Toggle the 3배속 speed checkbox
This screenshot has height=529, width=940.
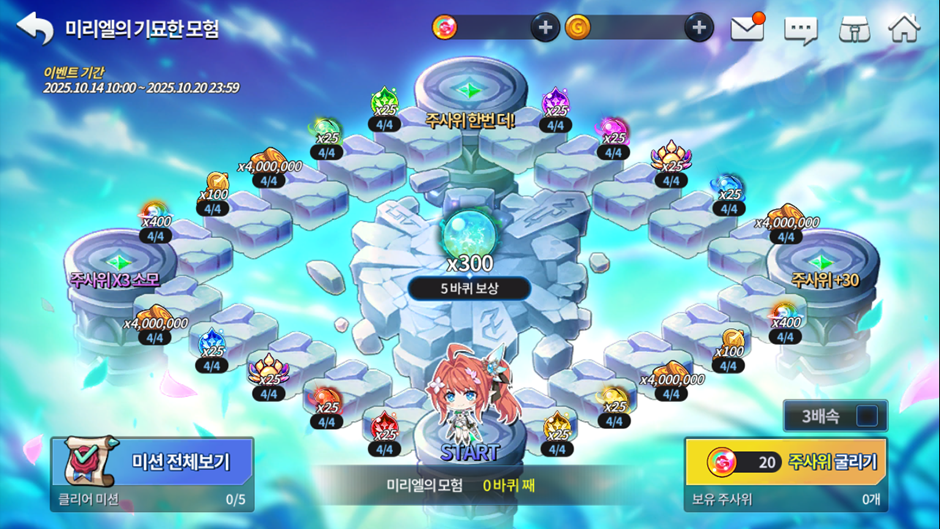[866, 415]
